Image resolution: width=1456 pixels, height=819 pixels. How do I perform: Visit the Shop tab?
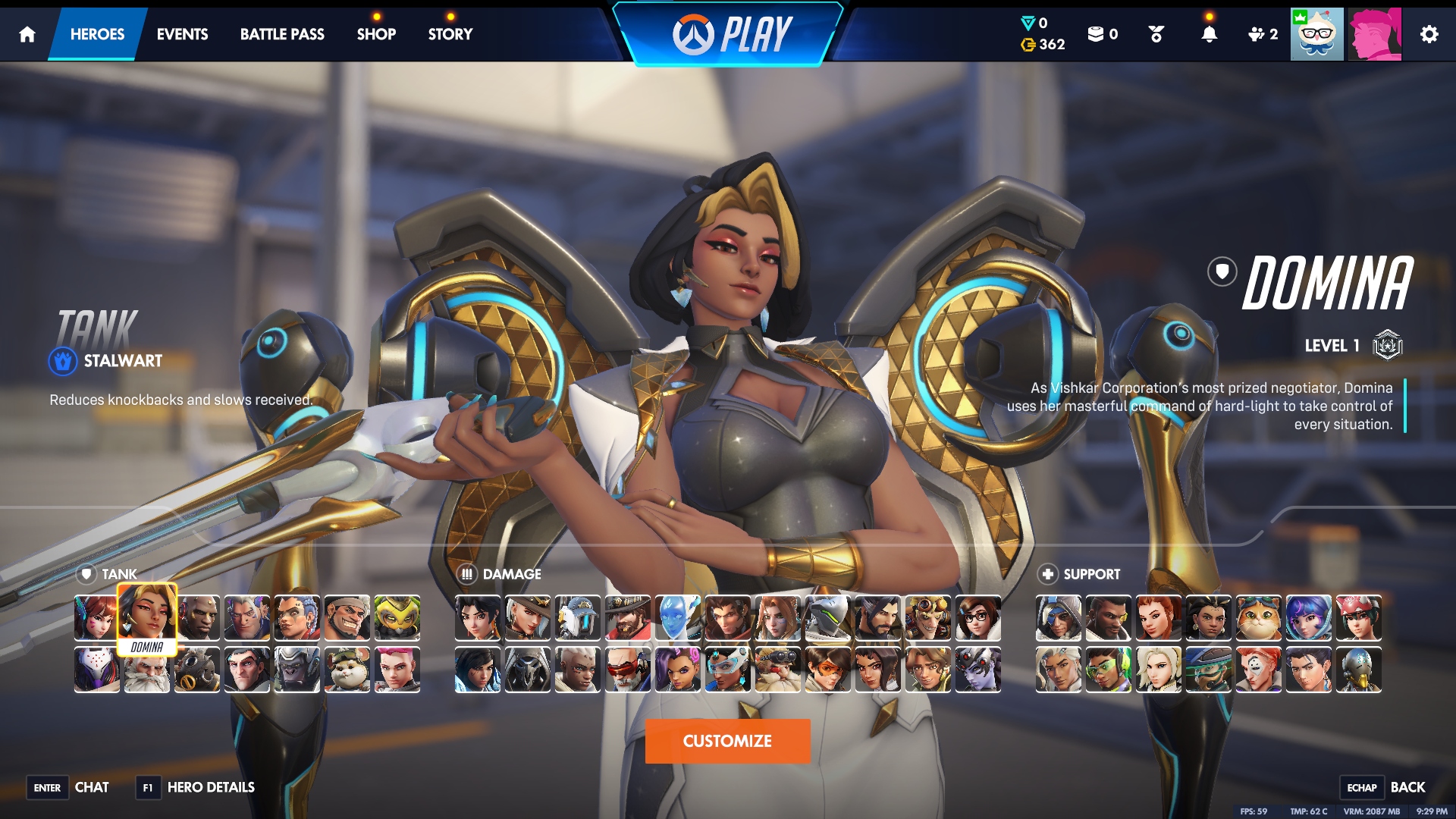click(376, 34)
